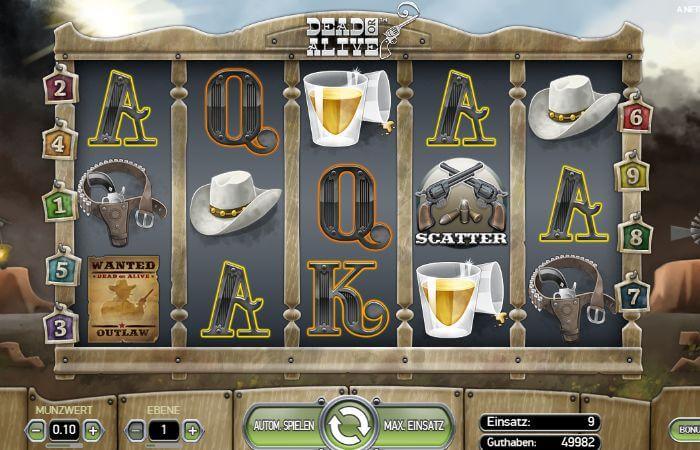Start Autom. Spielen autoplay

tap(284, 426)
